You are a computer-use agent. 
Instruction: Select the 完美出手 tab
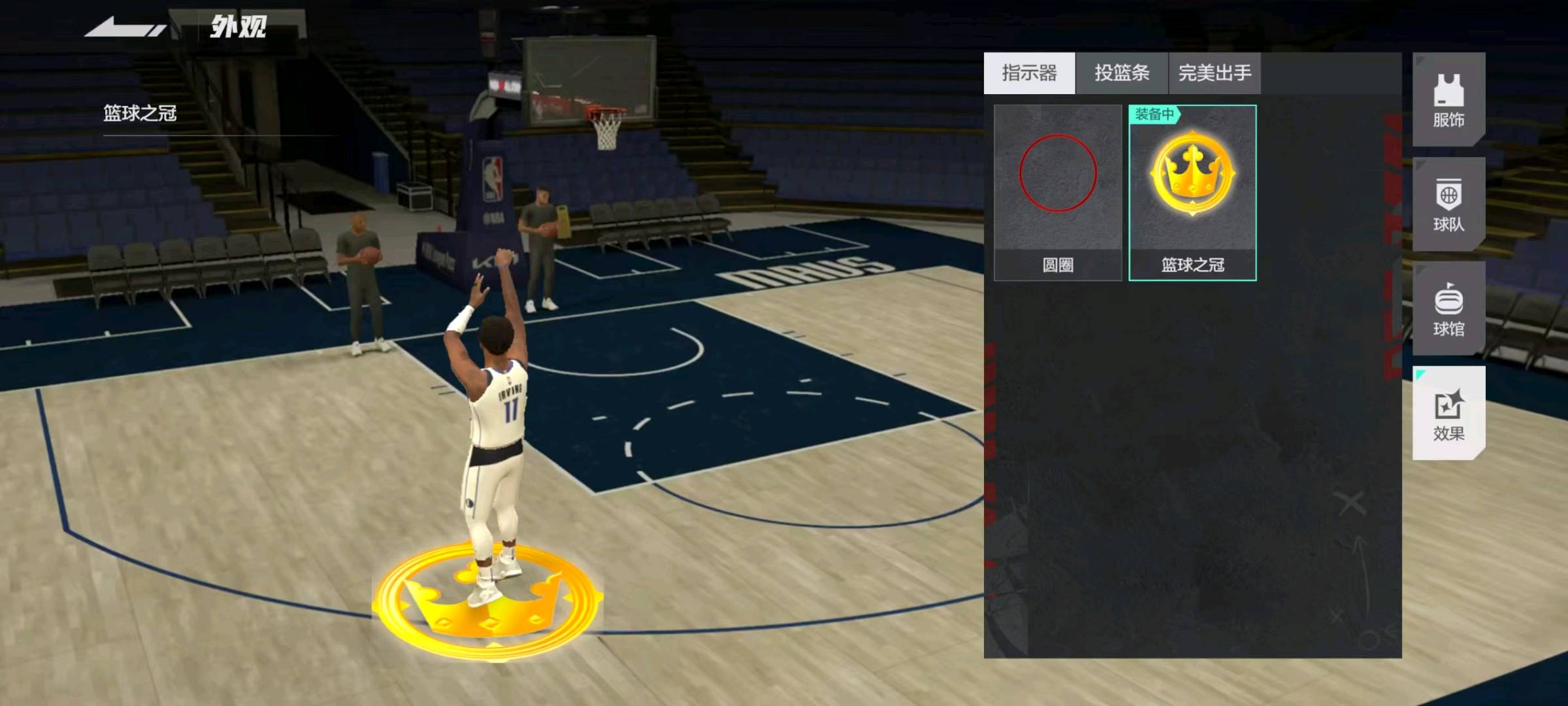tap(1215, 73)
